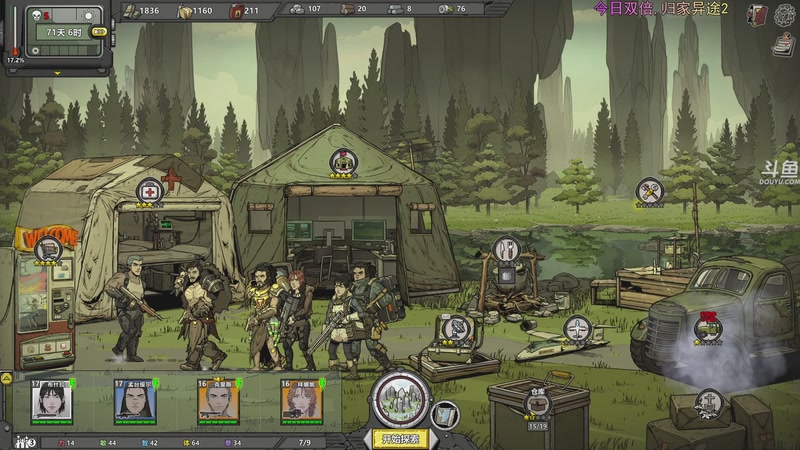This screenshot has width=800, height=450.
Task: Expand the yellow arrow under the day panel
Action: (58, 73)
